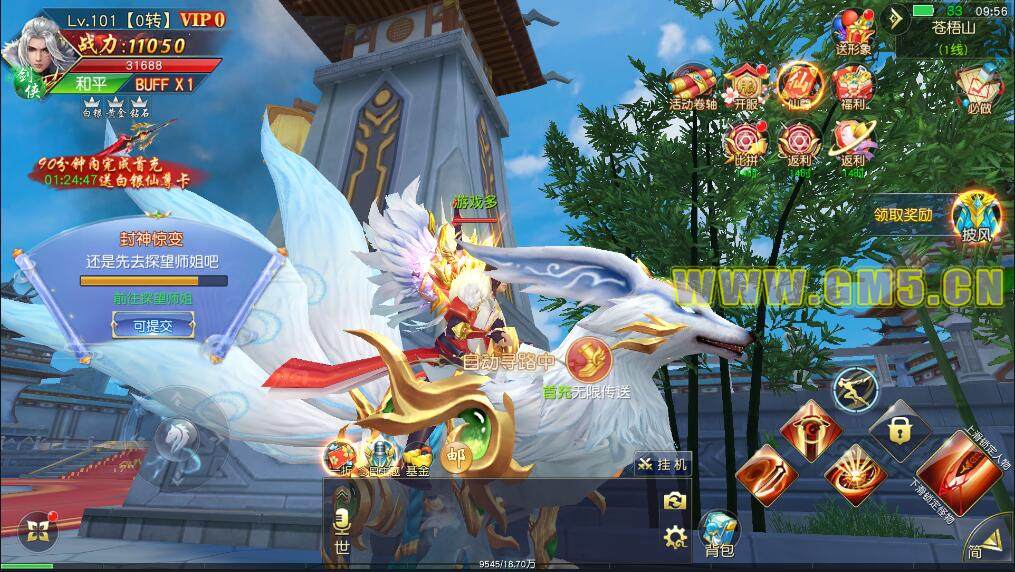The width and height of the screenshot is (1015, 572).
Task: Claim the 披风 cloak reward
Action: click(x=972, y=219)
